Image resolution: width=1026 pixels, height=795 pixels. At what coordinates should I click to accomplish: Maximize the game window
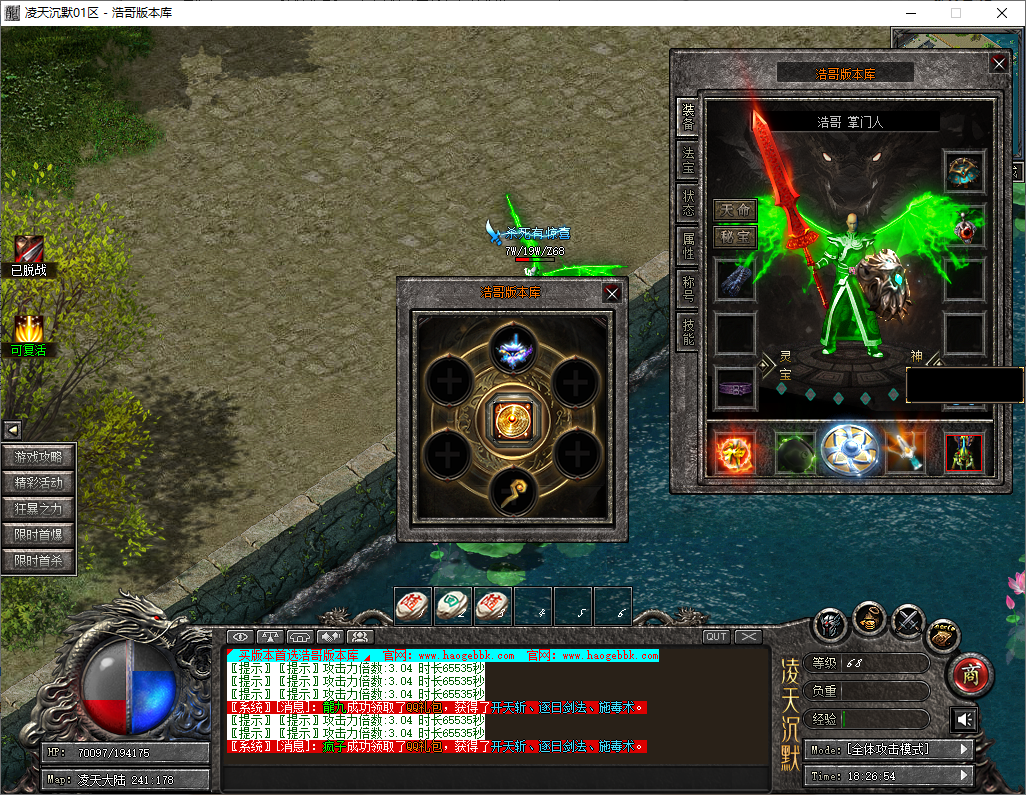coord(955,13)
